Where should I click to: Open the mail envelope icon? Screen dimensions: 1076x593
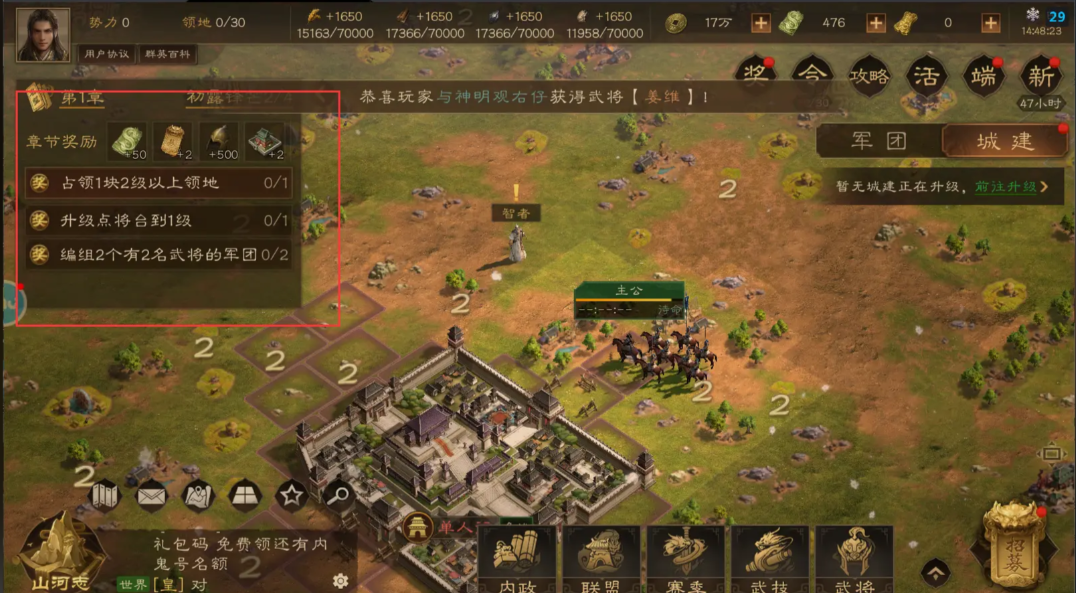[151, 494]
